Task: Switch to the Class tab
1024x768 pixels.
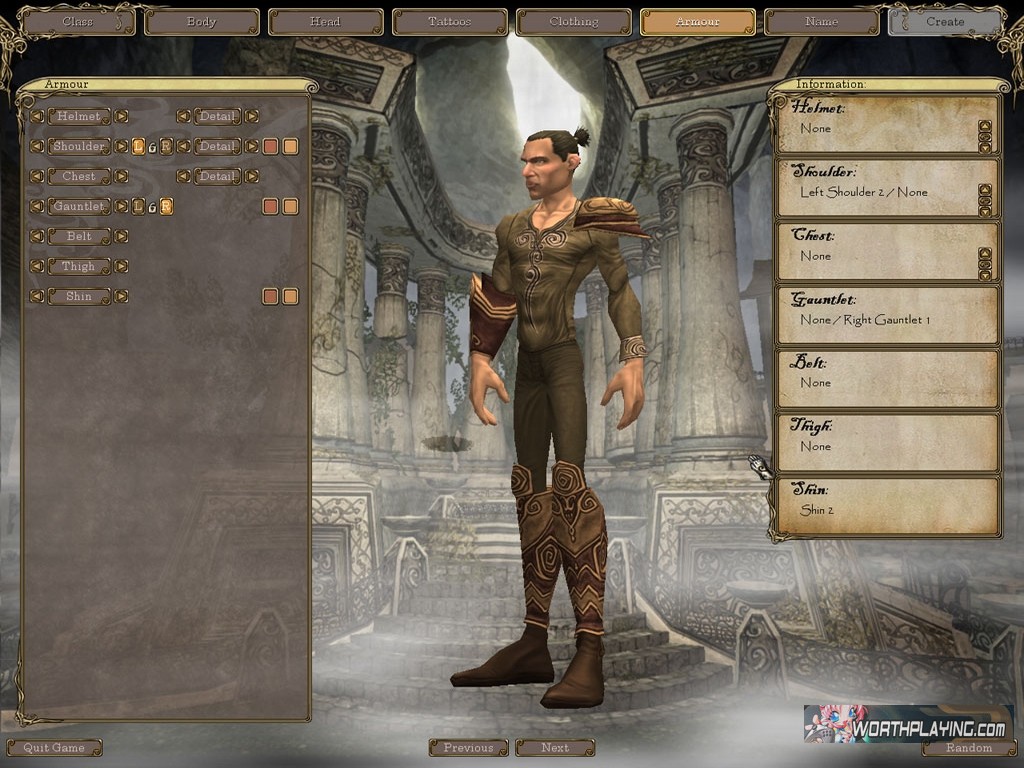Action: (x=77, y=21)
